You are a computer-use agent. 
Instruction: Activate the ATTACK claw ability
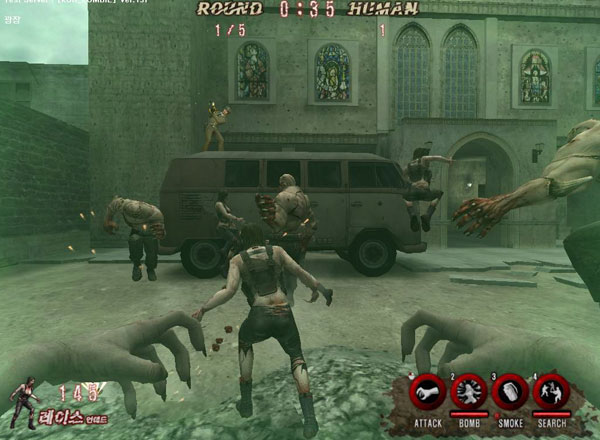428,393
